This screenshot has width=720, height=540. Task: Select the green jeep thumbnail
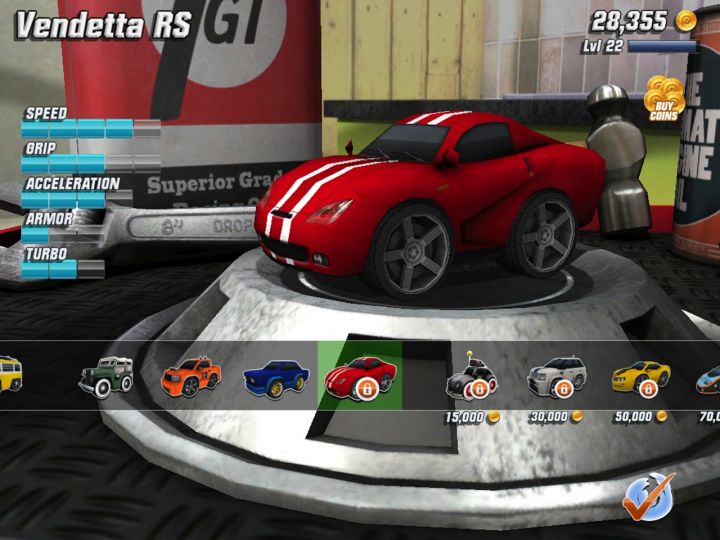[107, 376]
